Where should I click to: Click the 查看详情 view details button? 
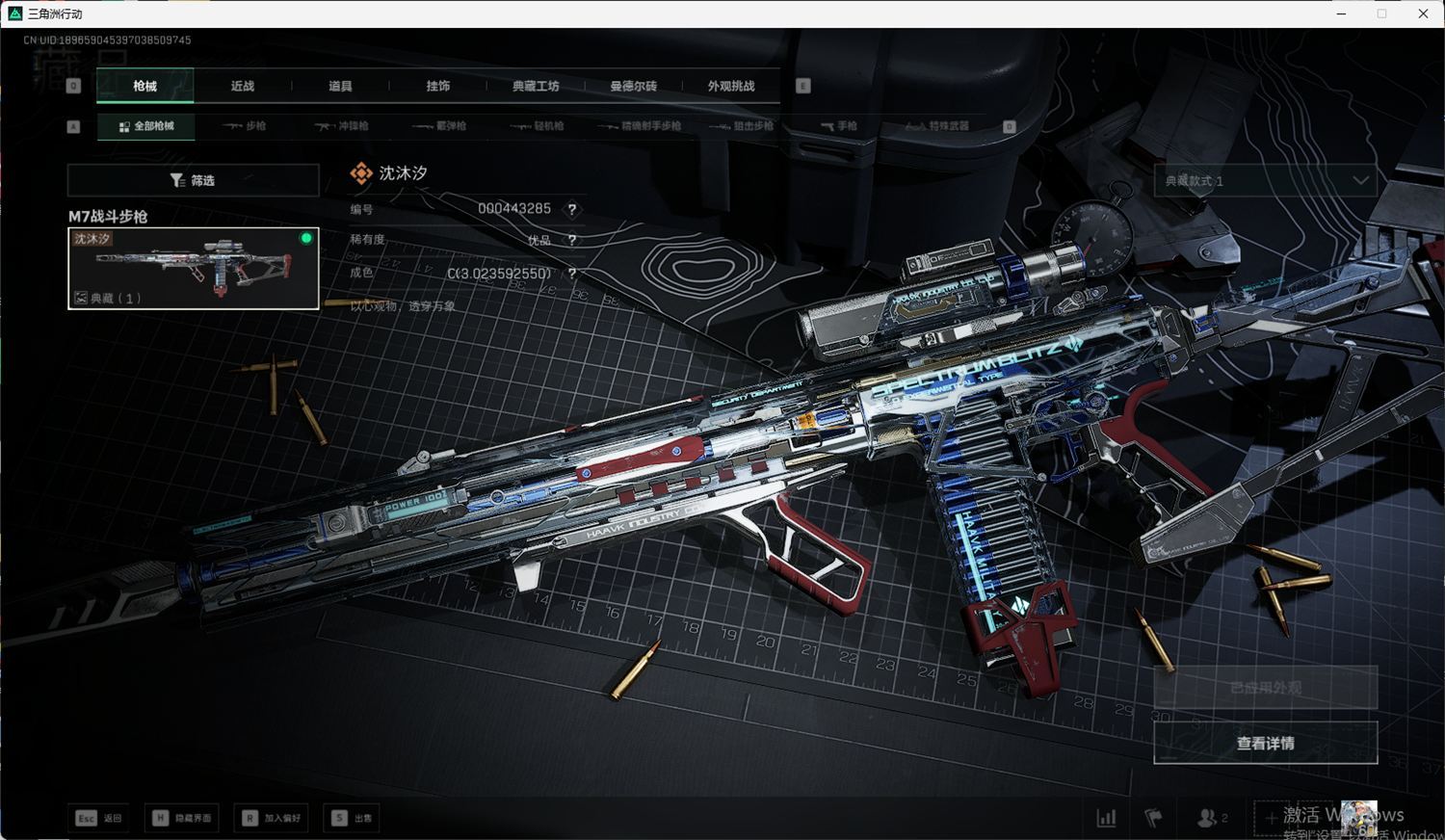click(1265, 743)
